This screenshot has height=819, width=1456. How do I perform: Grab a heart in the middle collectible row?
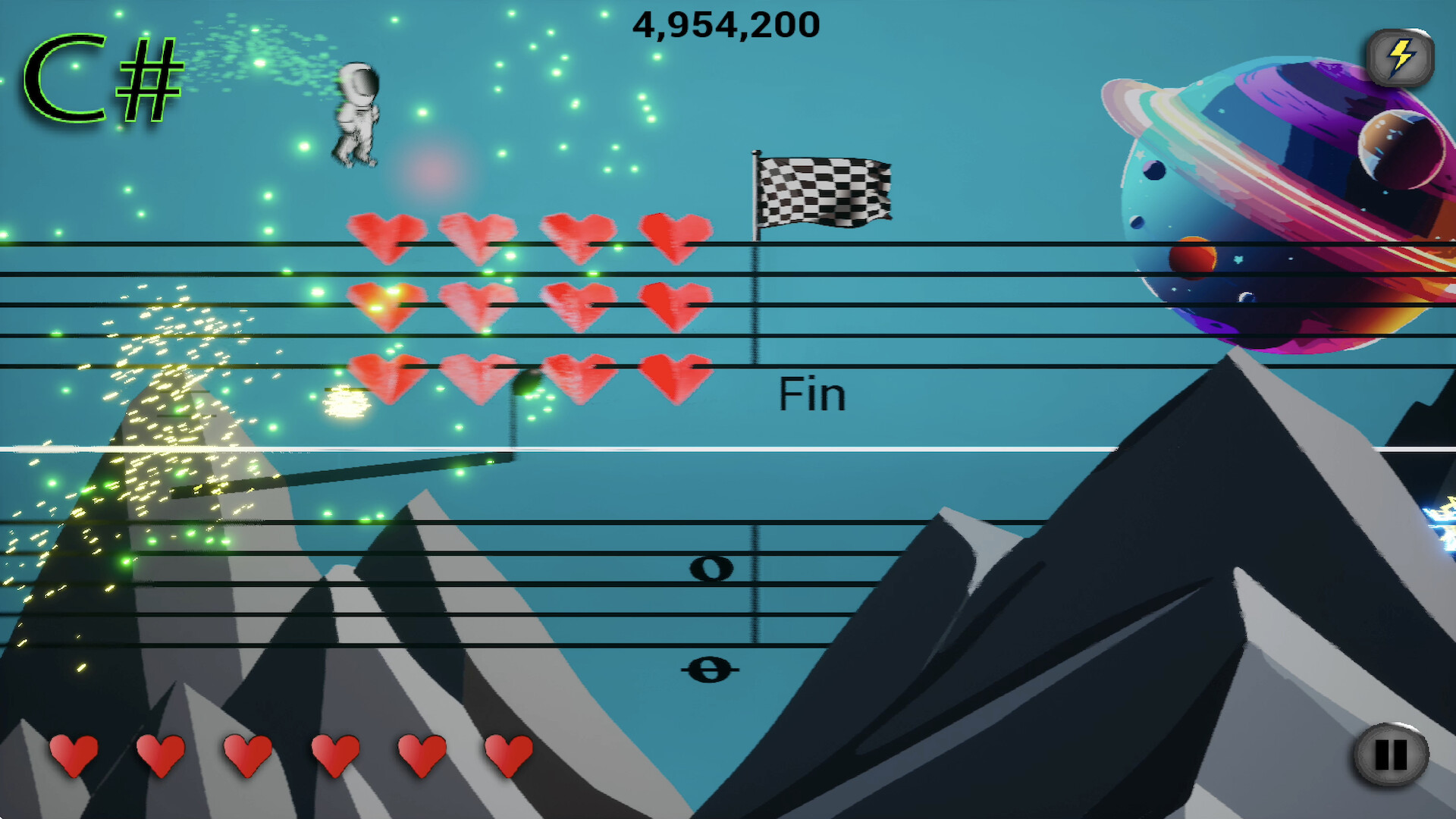point(478,303)
